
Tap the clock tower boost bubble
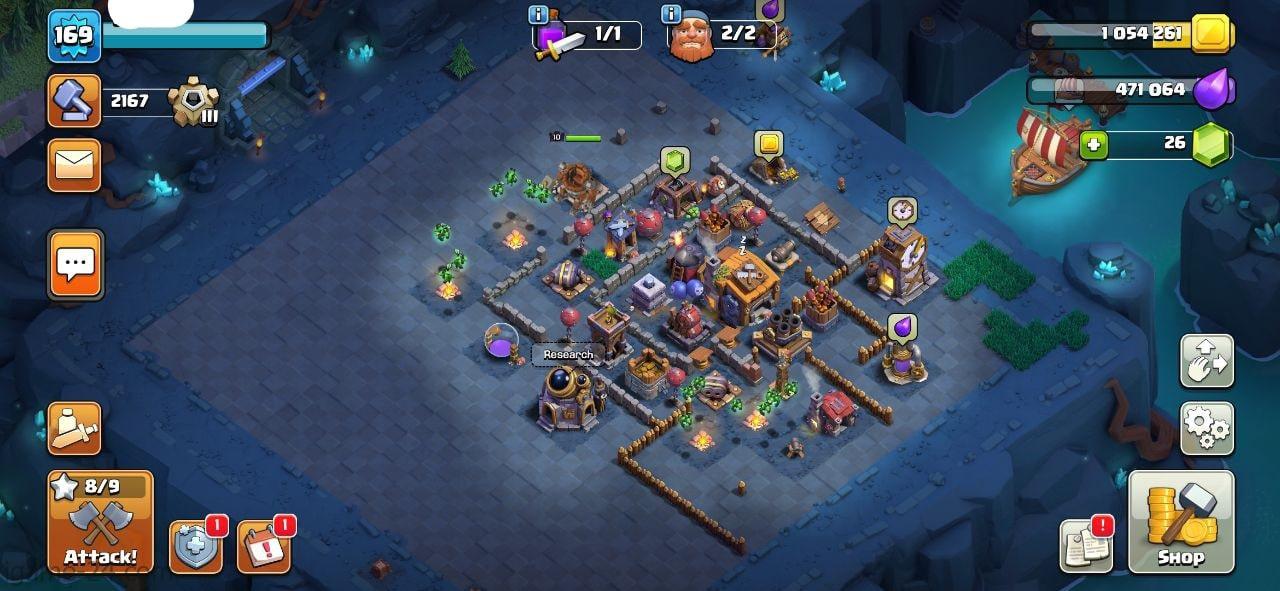coord(902,211)
